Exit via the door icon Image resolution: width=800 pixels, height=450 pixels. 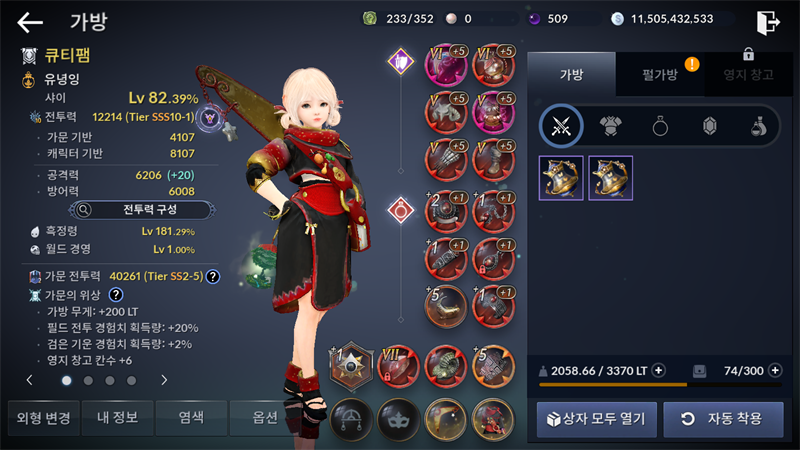[768, 21]
